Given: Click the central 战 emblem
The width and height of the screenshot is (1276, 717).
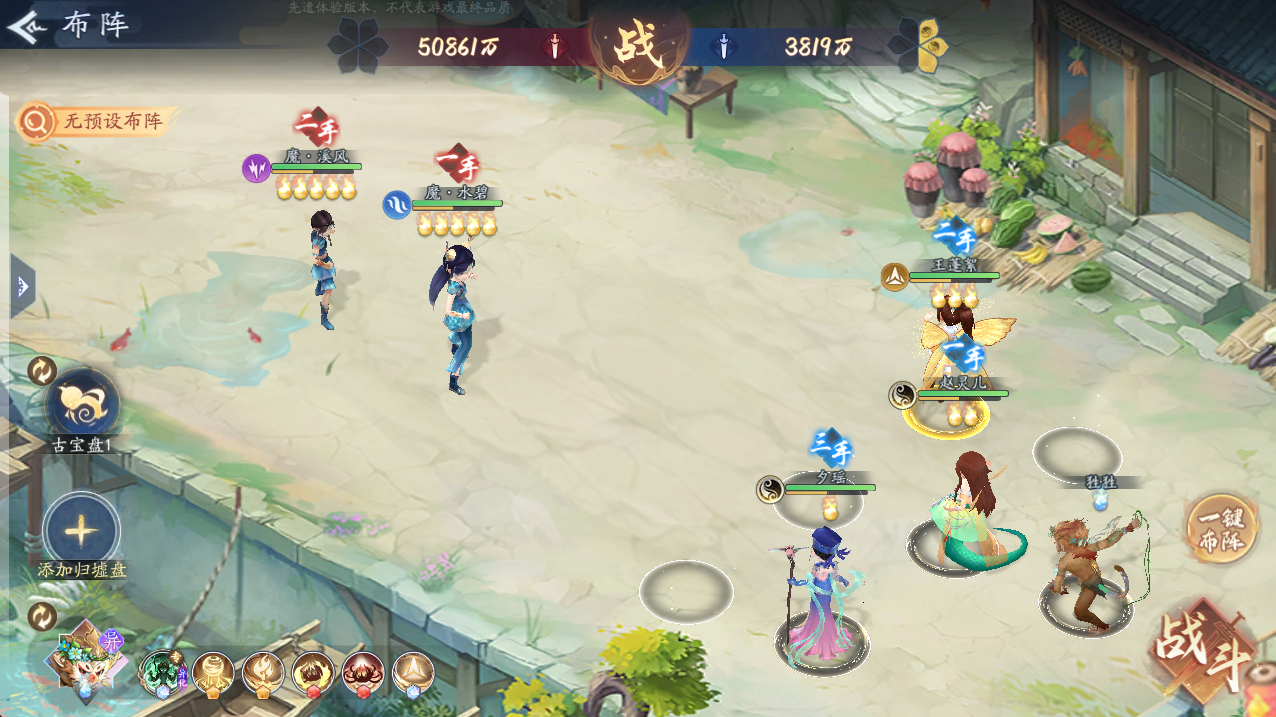Looking at the screenshot, I should [638, 46].
